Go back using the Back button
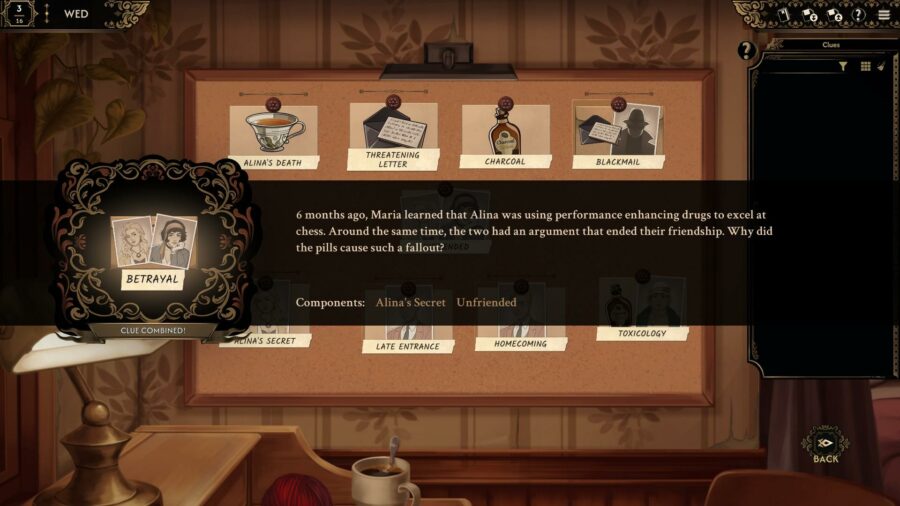This screenshot has height=506, width=900. point(825,446)
